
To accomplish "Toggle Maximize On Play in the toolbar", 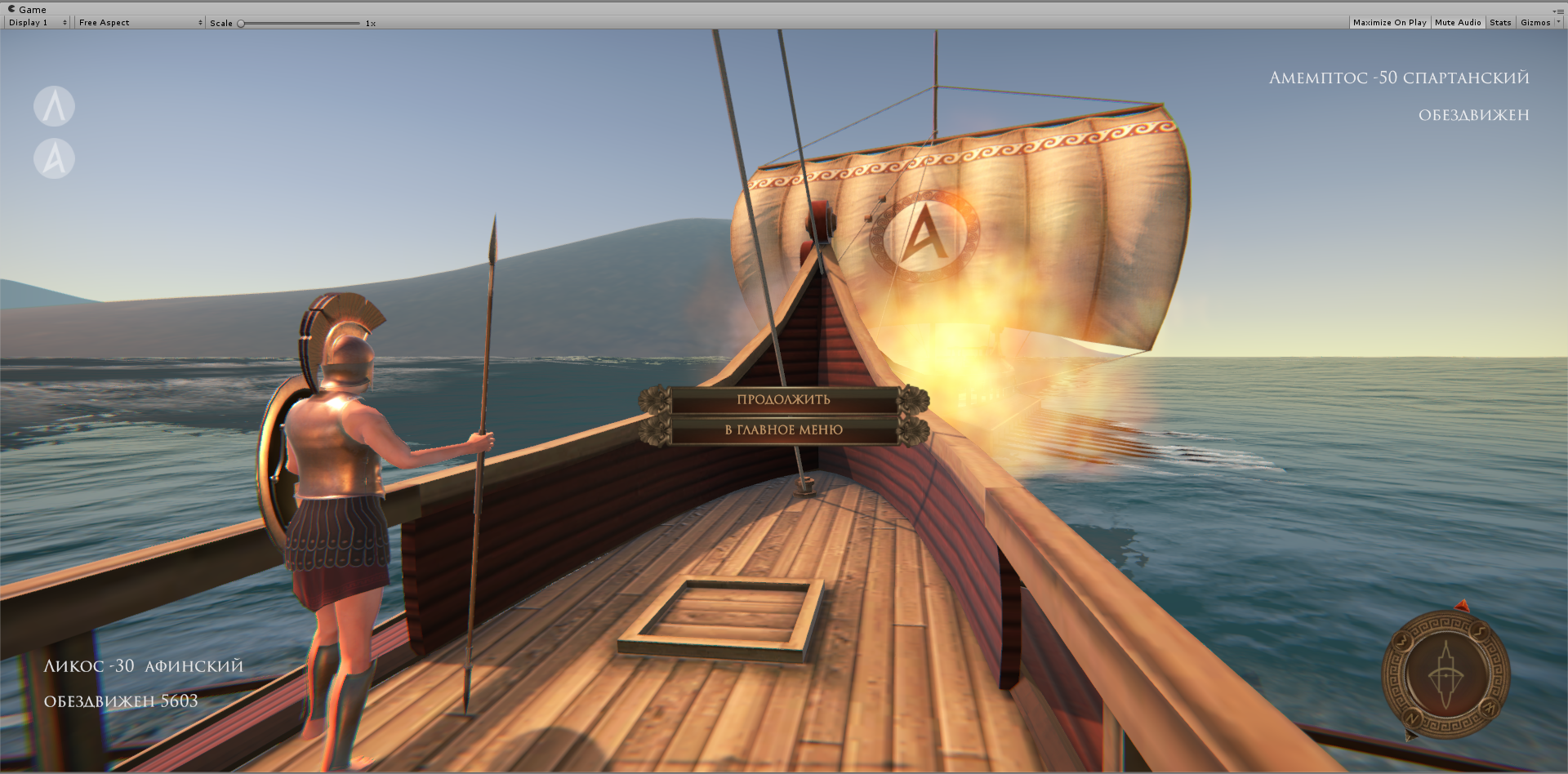I will pos(1389,23).
